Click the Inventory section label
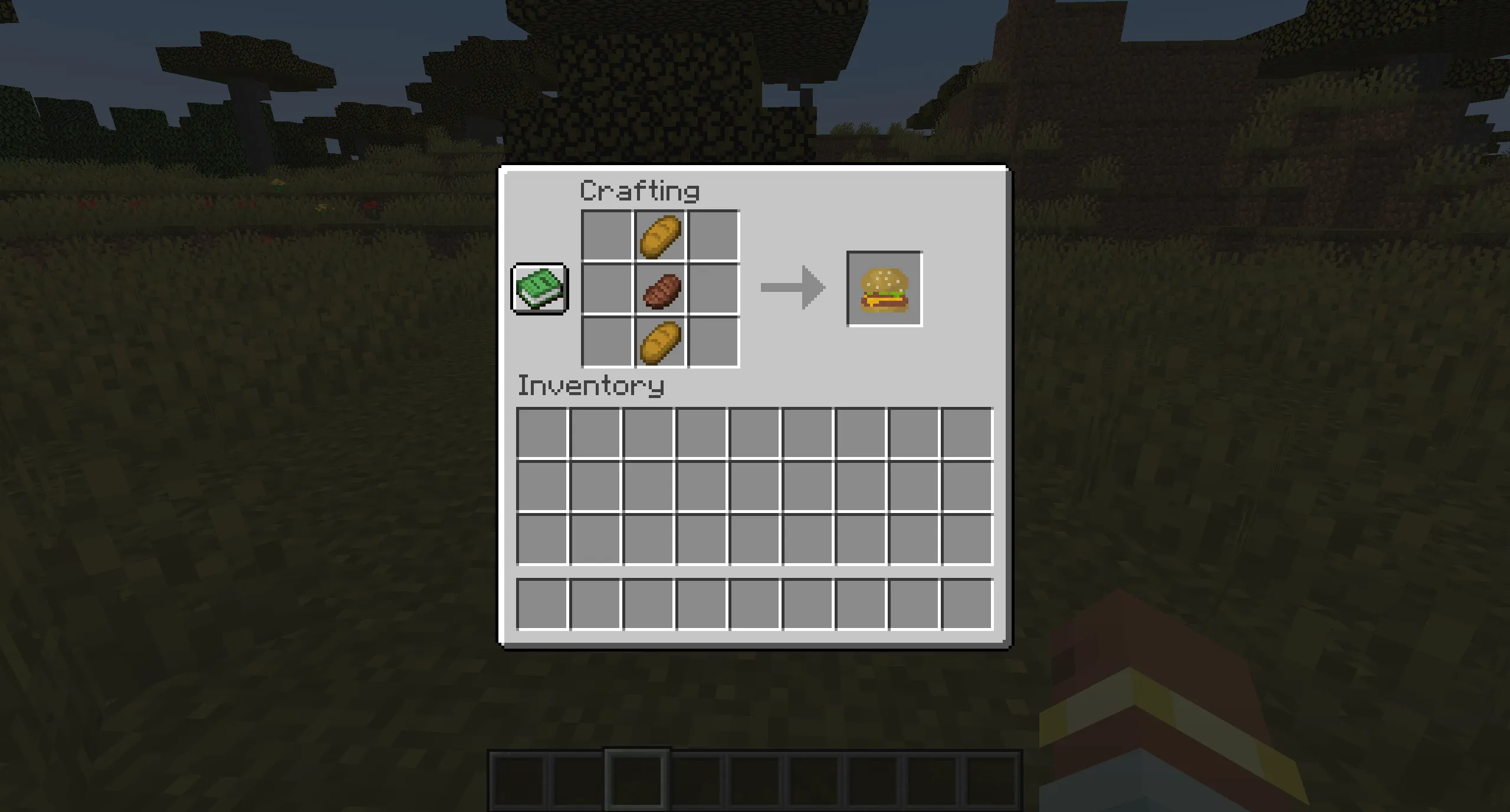1510x812 pixels. click(590, 386)
